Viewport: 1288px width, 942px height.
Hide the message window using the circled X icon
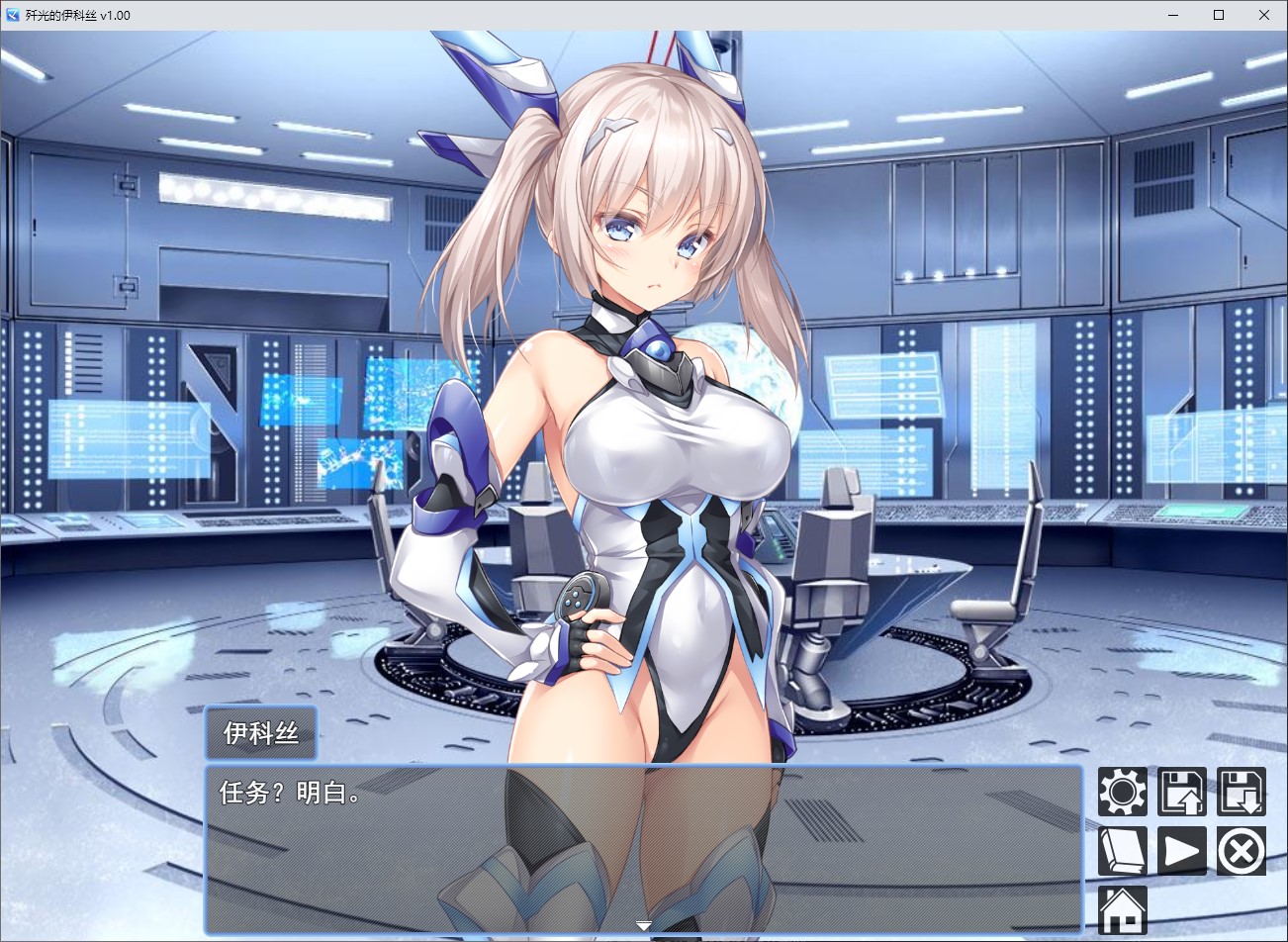pyautogui.click(x=1241, y=851)
